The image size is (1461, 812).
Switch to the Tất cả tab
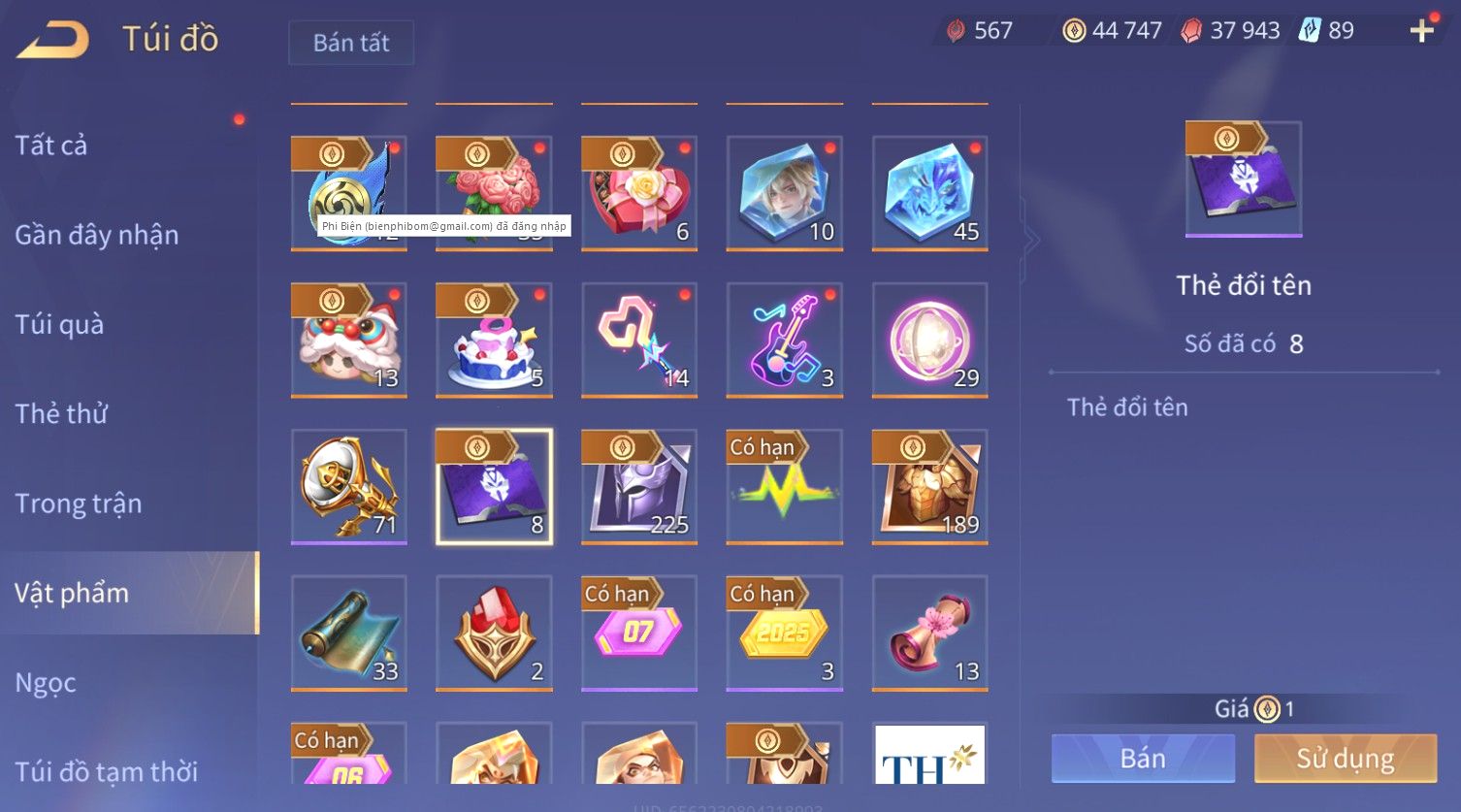point(51,146)
